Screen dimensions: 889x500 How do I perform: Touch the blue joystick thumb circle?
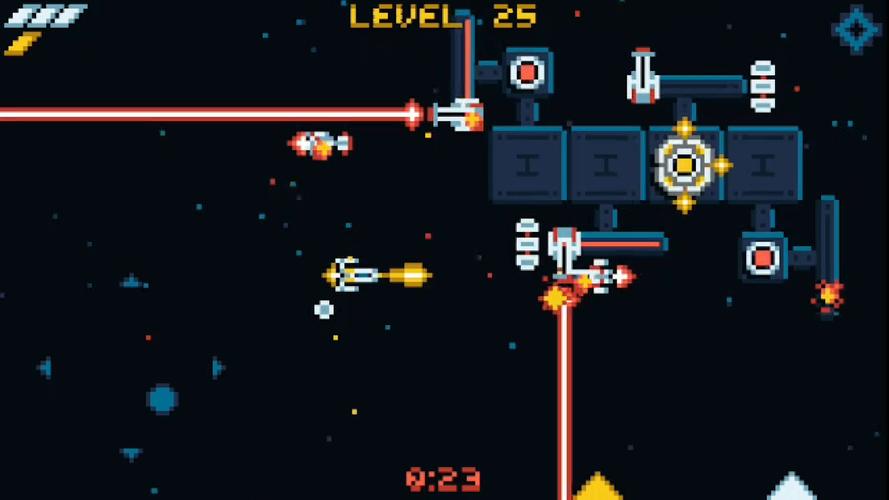pos(162,399)
